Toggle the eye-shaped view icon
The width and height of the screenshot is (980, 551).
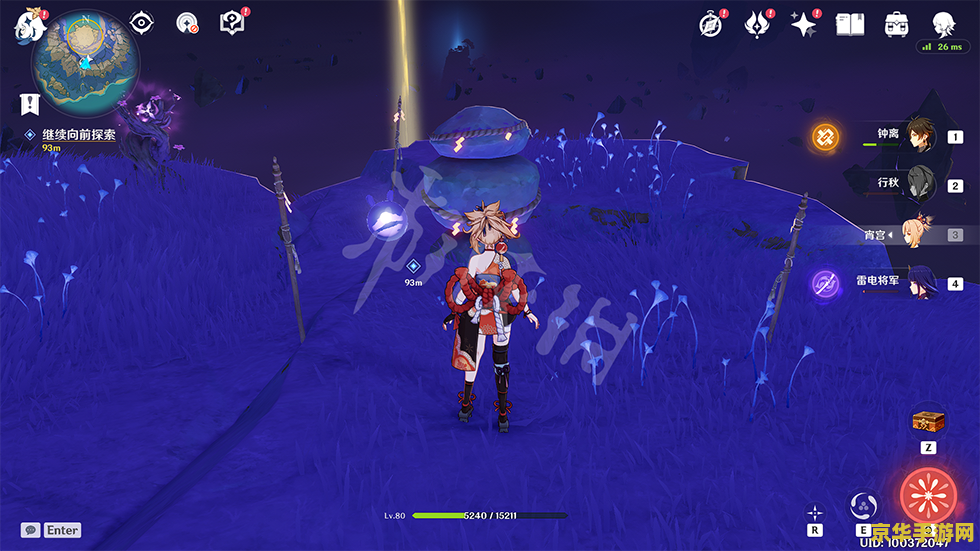tap(142, 23)
